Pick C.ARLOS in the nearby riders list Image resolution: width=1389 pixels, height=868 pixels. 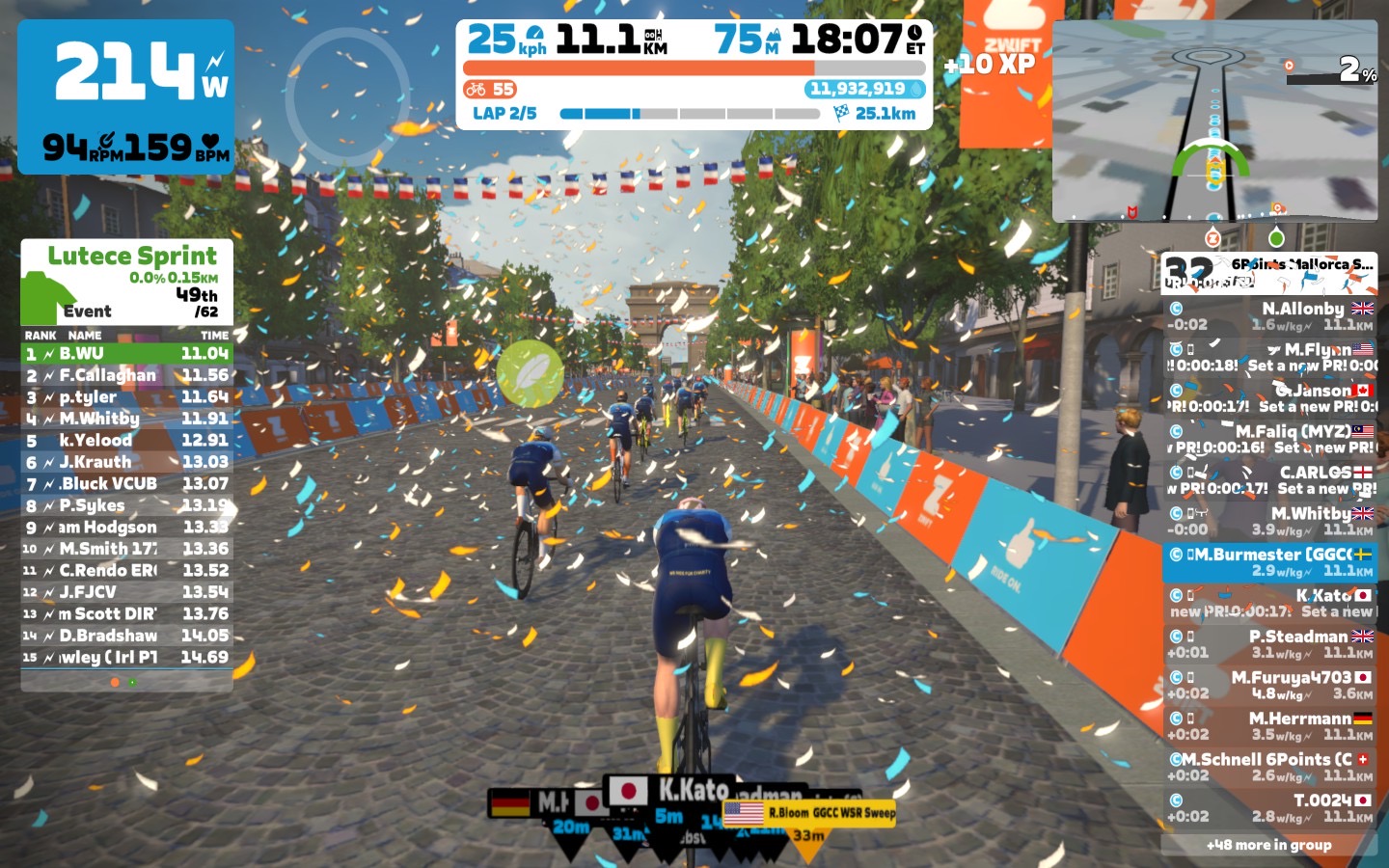1269,480
